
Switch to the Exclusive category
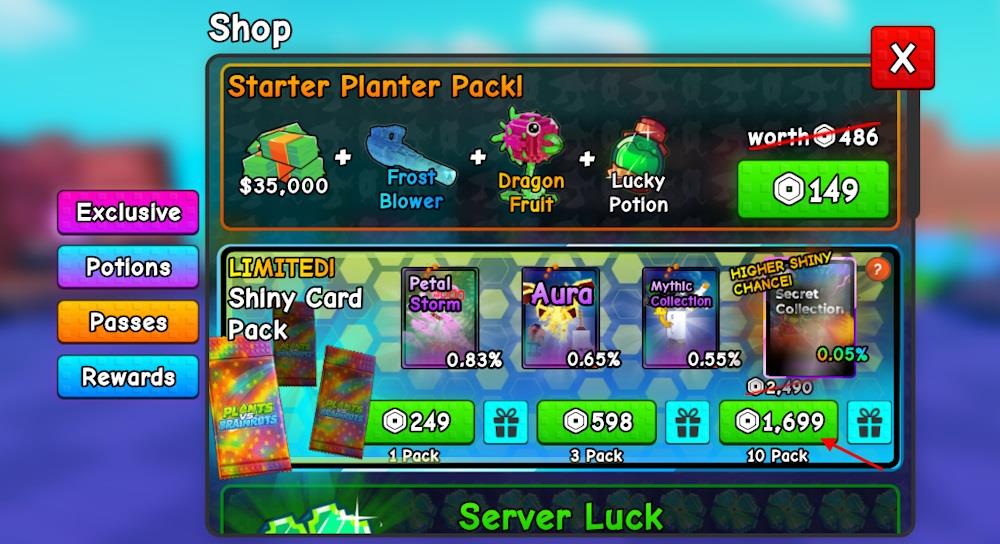[128, 212]
